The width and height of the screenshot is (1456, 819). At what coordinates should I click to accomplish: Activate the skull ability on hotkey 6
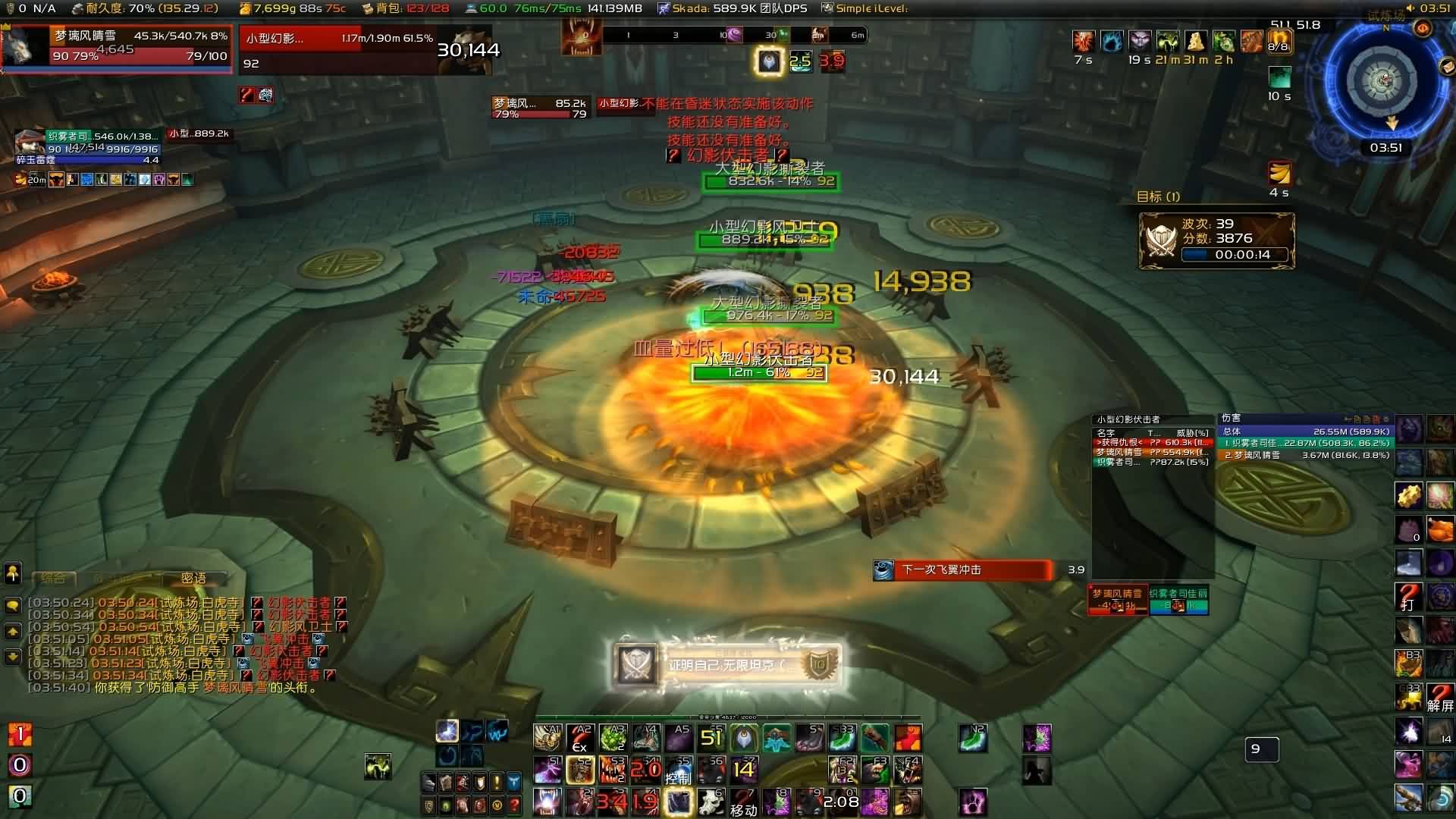point(711,802)
